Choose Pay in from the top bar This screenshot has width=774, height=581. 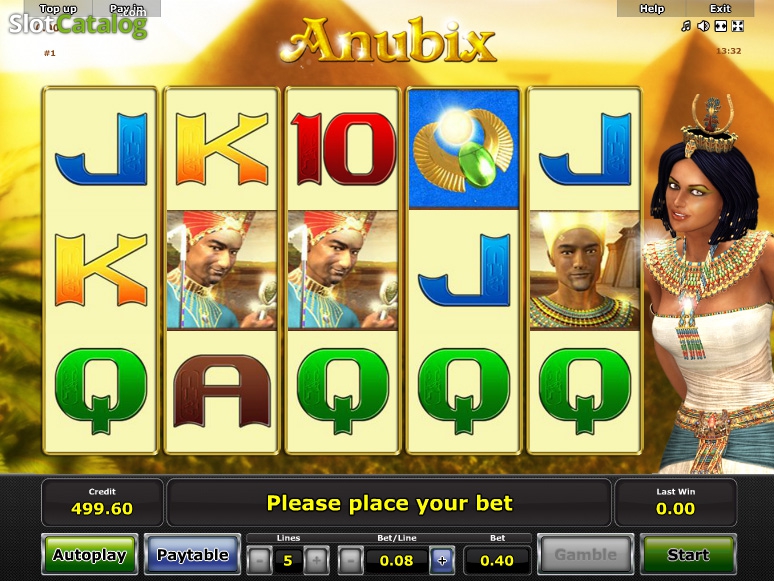[126, 9]
